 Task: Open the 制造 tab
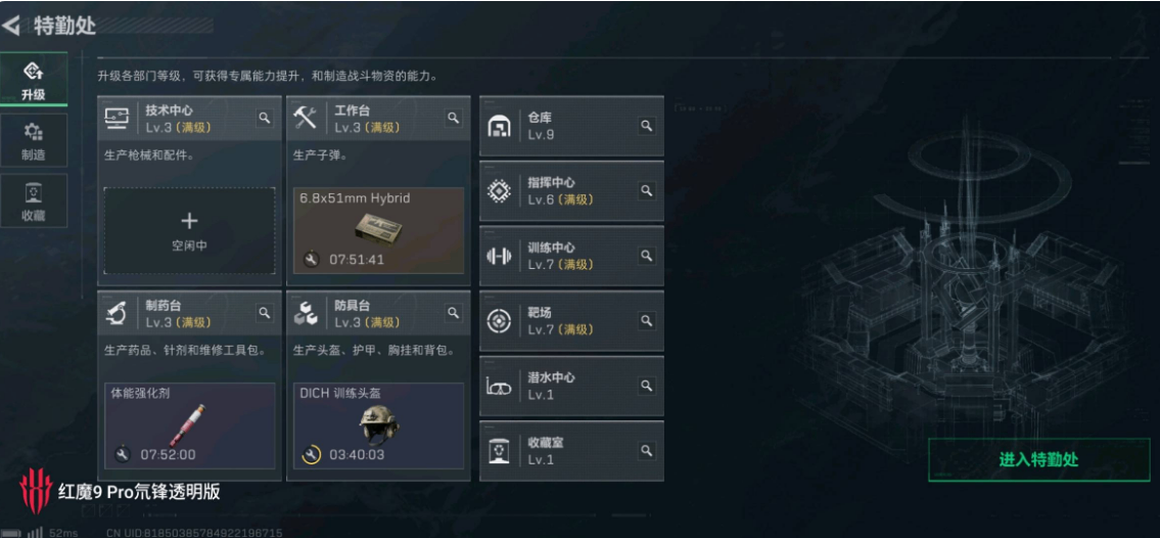33,139
